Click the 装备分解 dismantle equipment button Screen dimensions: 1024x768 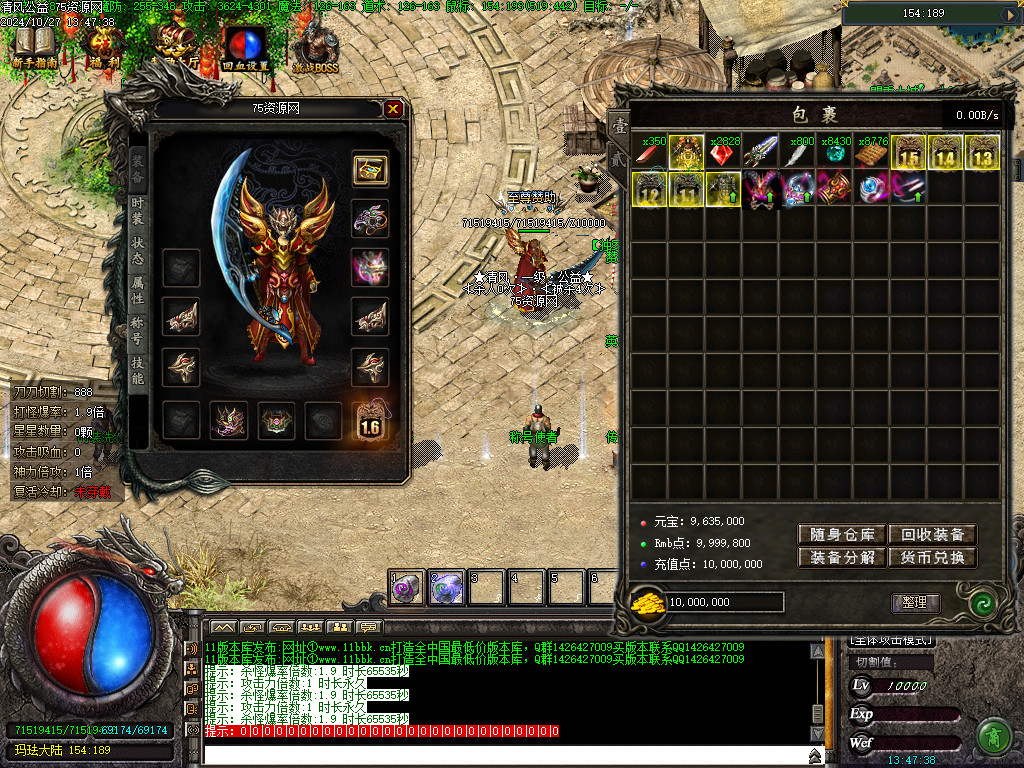[x=841, y=558]
